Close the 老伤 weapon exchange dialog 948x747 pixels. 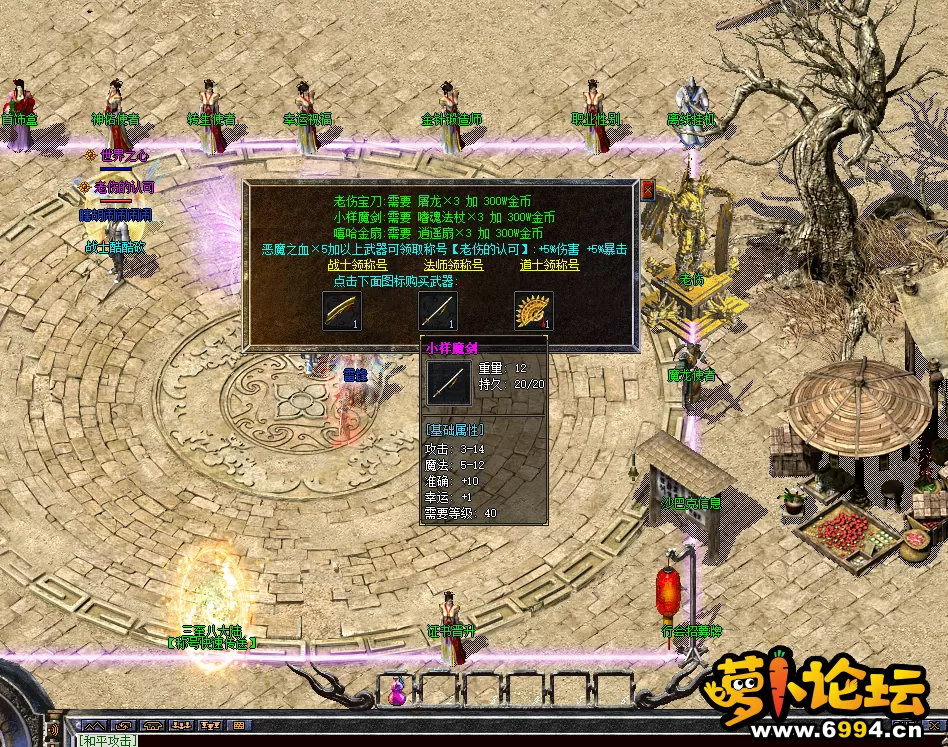[x=647, y=190]
